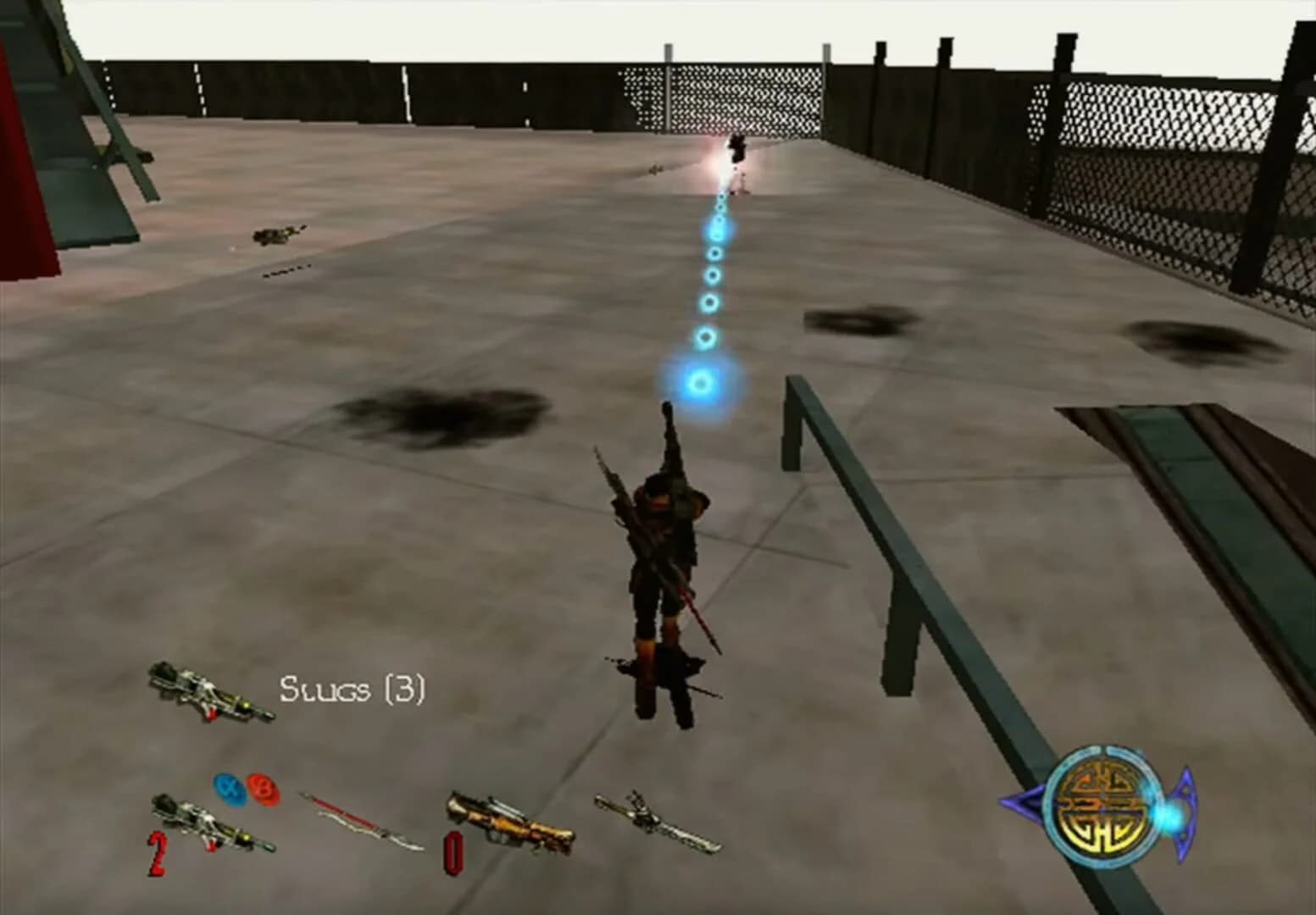Click the largest blue projectile ring
This screenshot has height=915, width=1316.
(700, 382)
